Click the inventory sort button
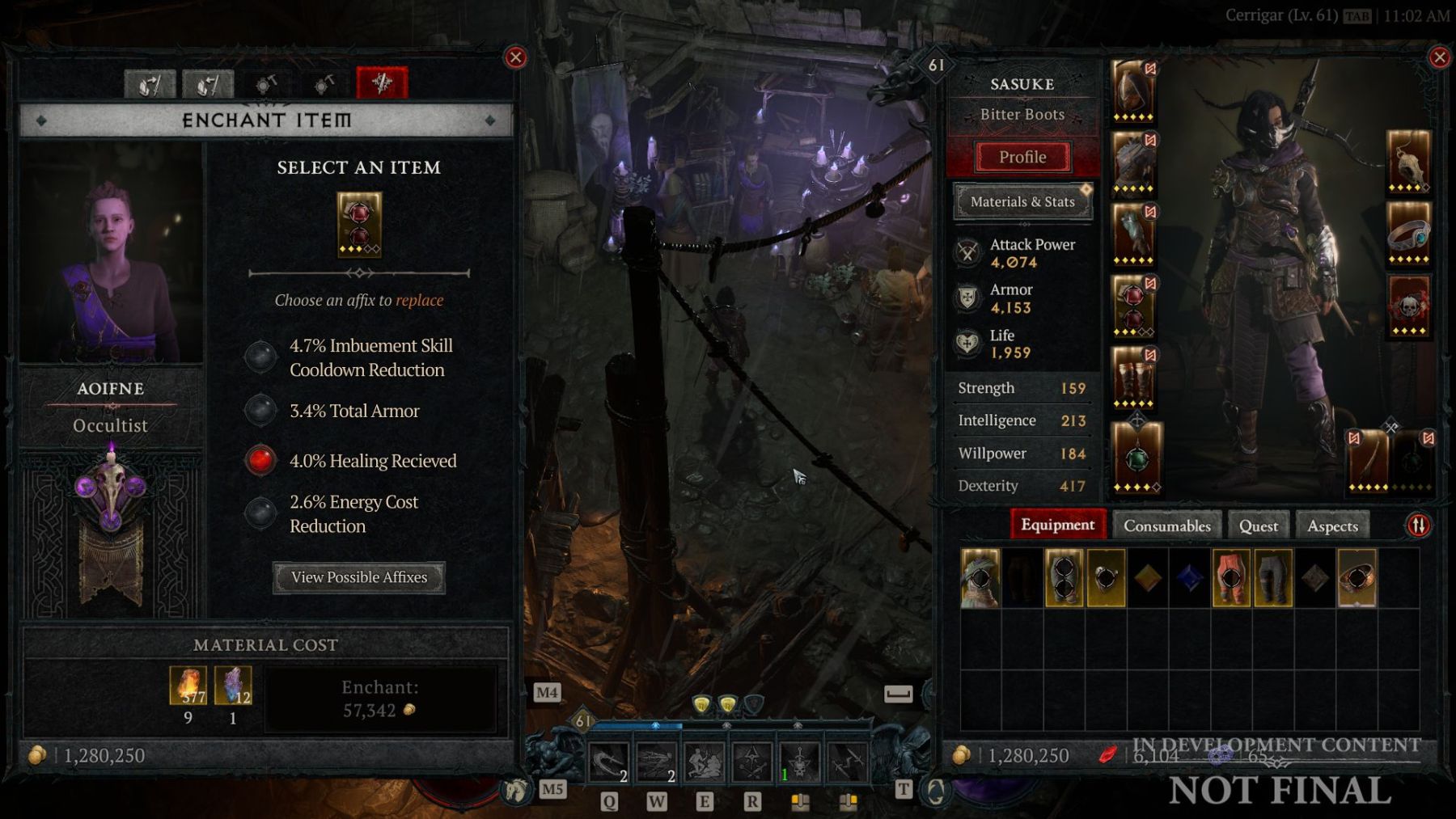 click(x=1418, y=526)
